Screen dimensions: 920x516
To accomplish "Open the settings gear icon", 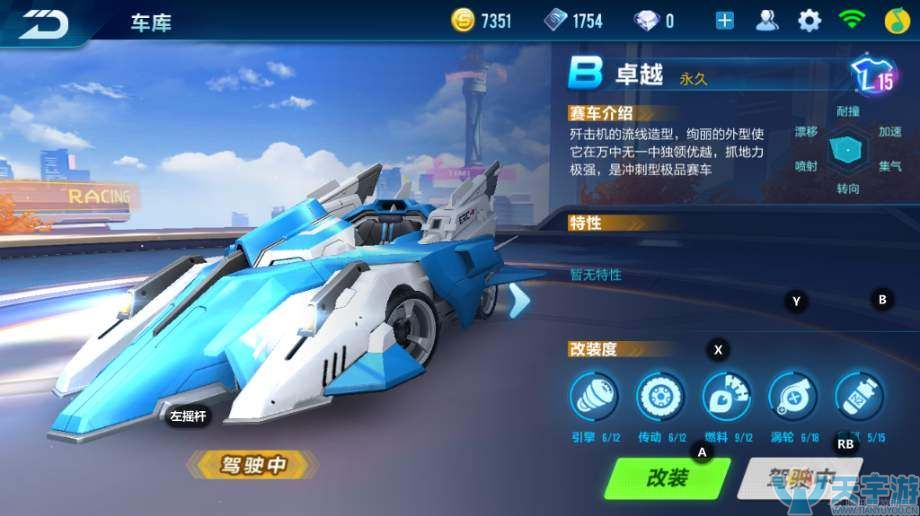I will click(x=809, y=21).
